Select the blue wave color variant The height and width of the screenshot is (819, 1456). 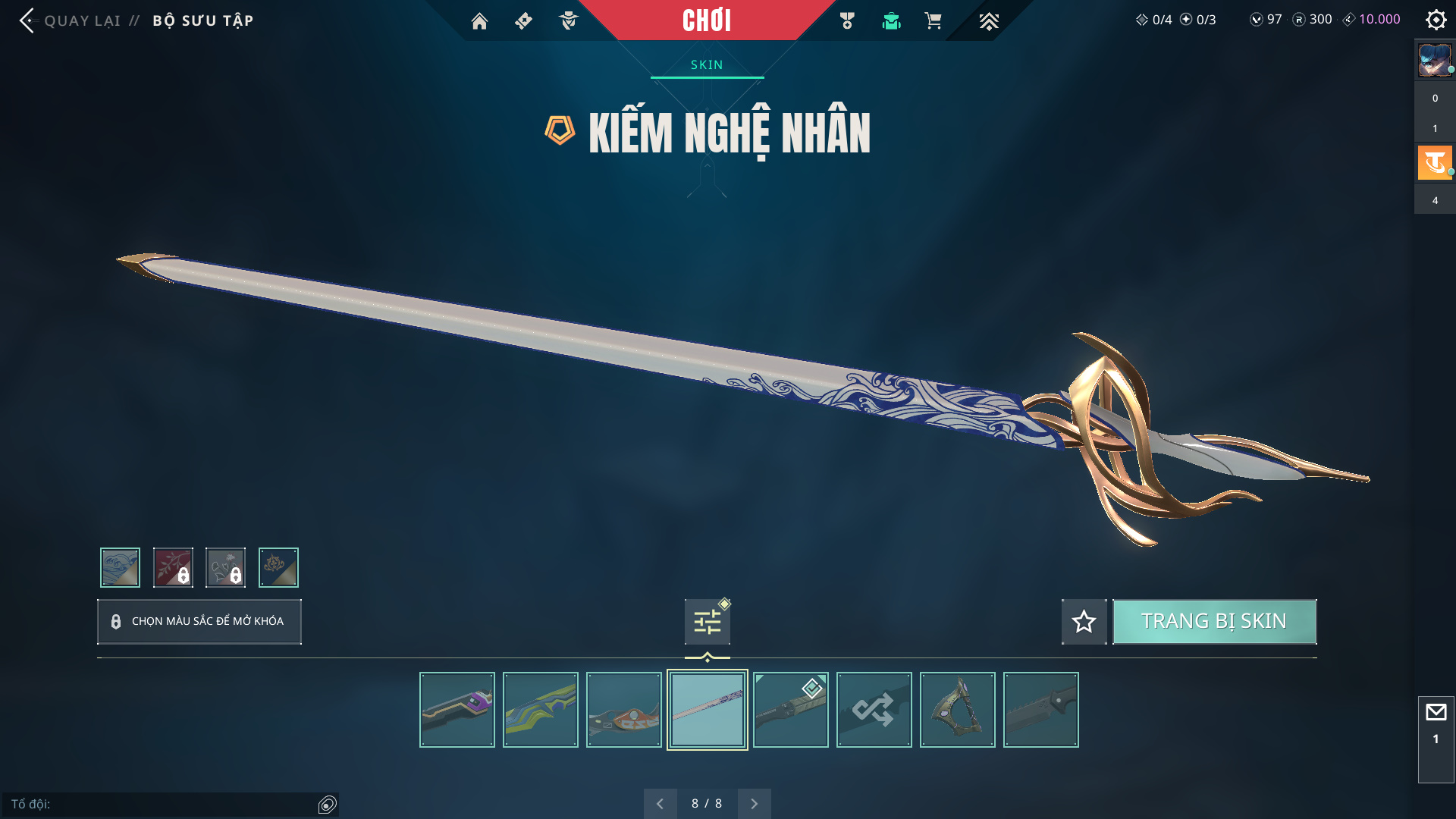coord(121,567)
